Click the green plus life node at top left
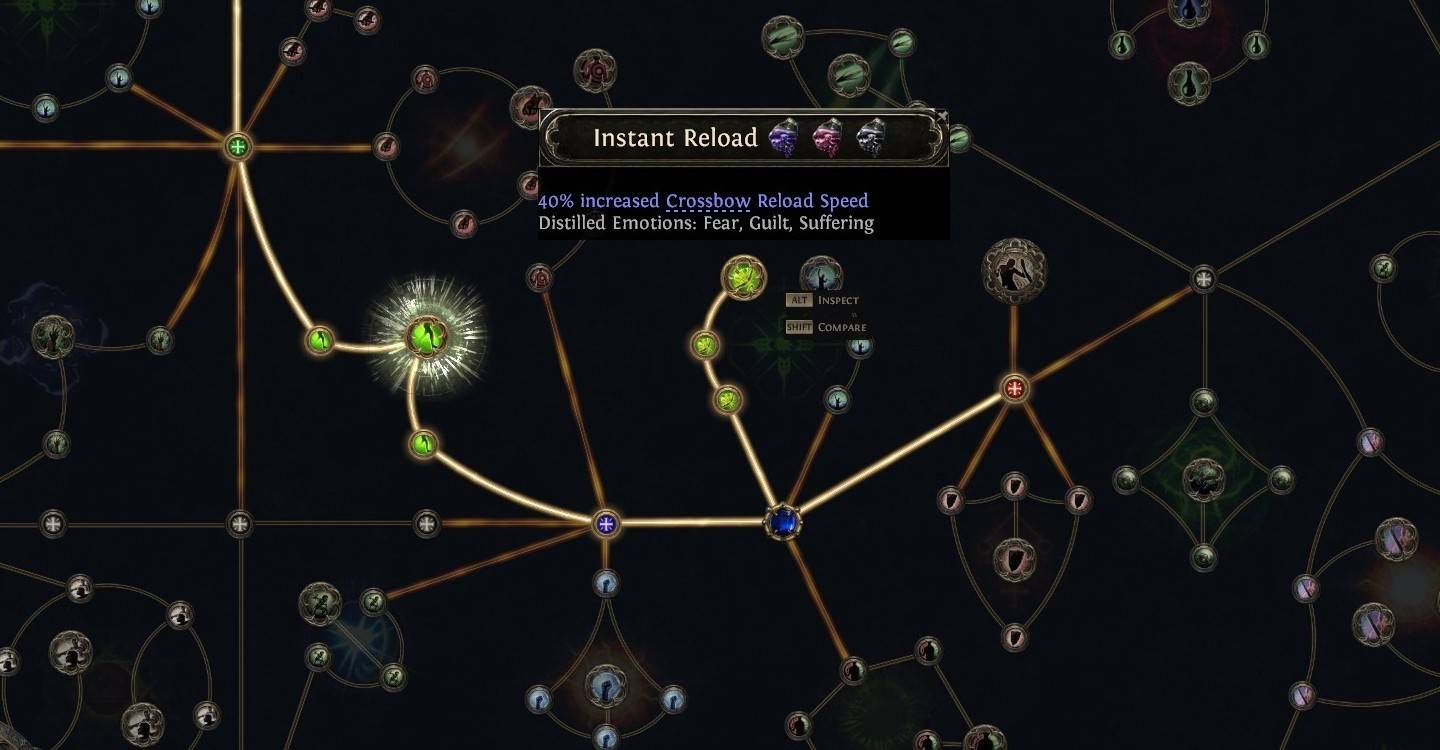 coord(235,146)
